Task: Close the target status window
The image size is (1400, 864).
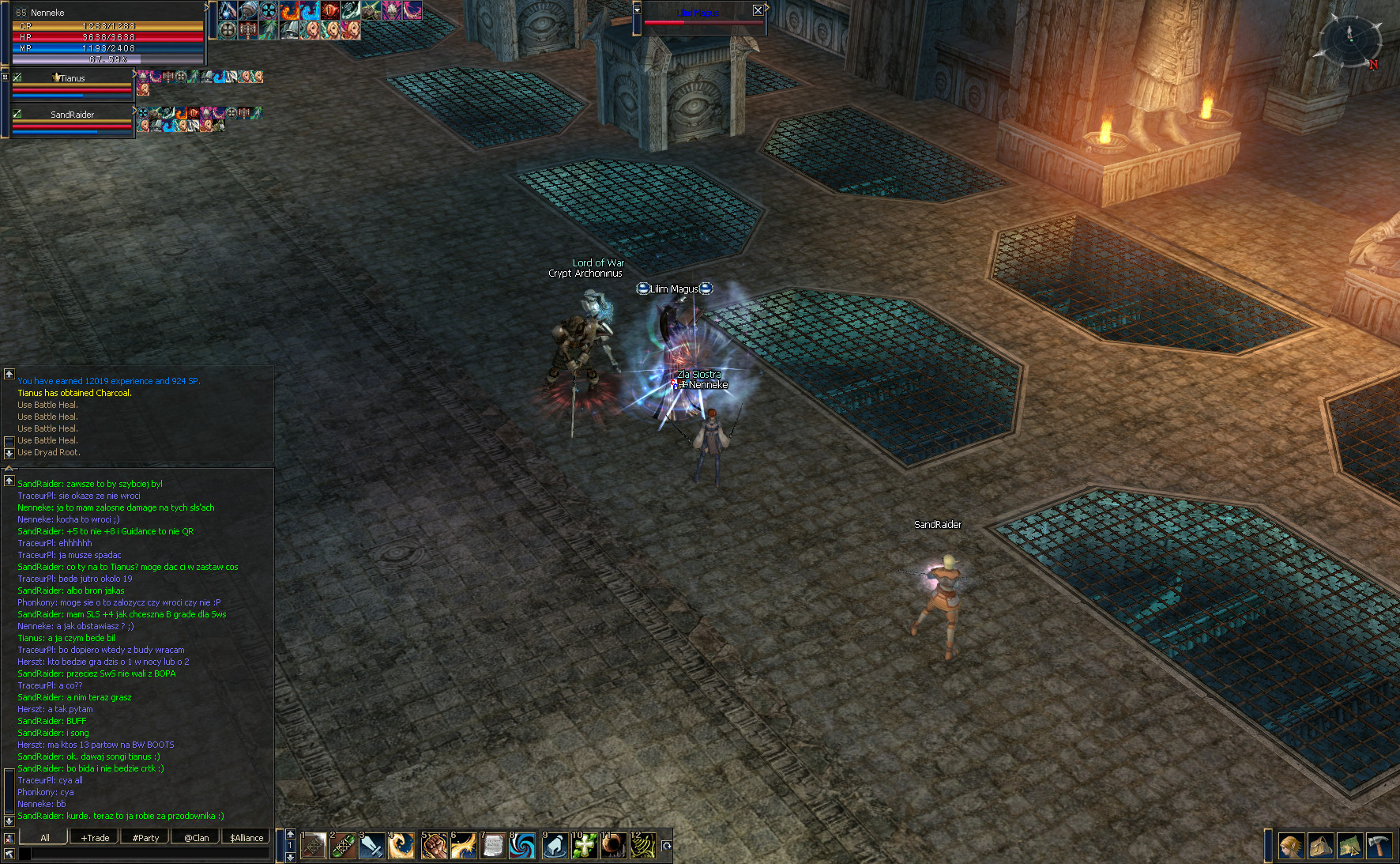Action: pyautogui.click(x=758, y=10)
